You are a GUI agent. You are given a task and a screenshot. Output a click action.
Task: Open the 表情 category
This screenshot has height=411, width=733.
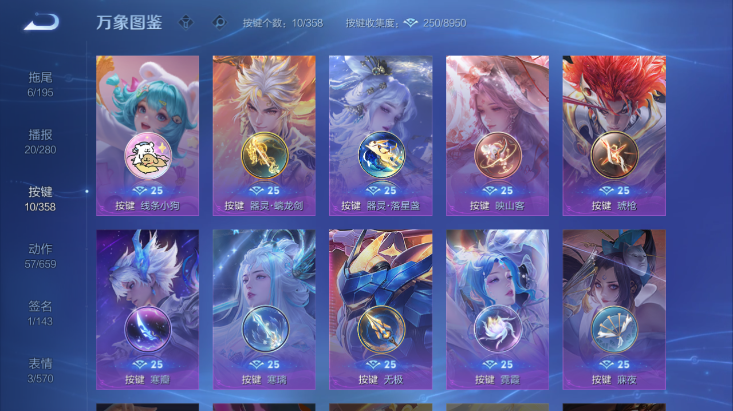coord(40,370)
